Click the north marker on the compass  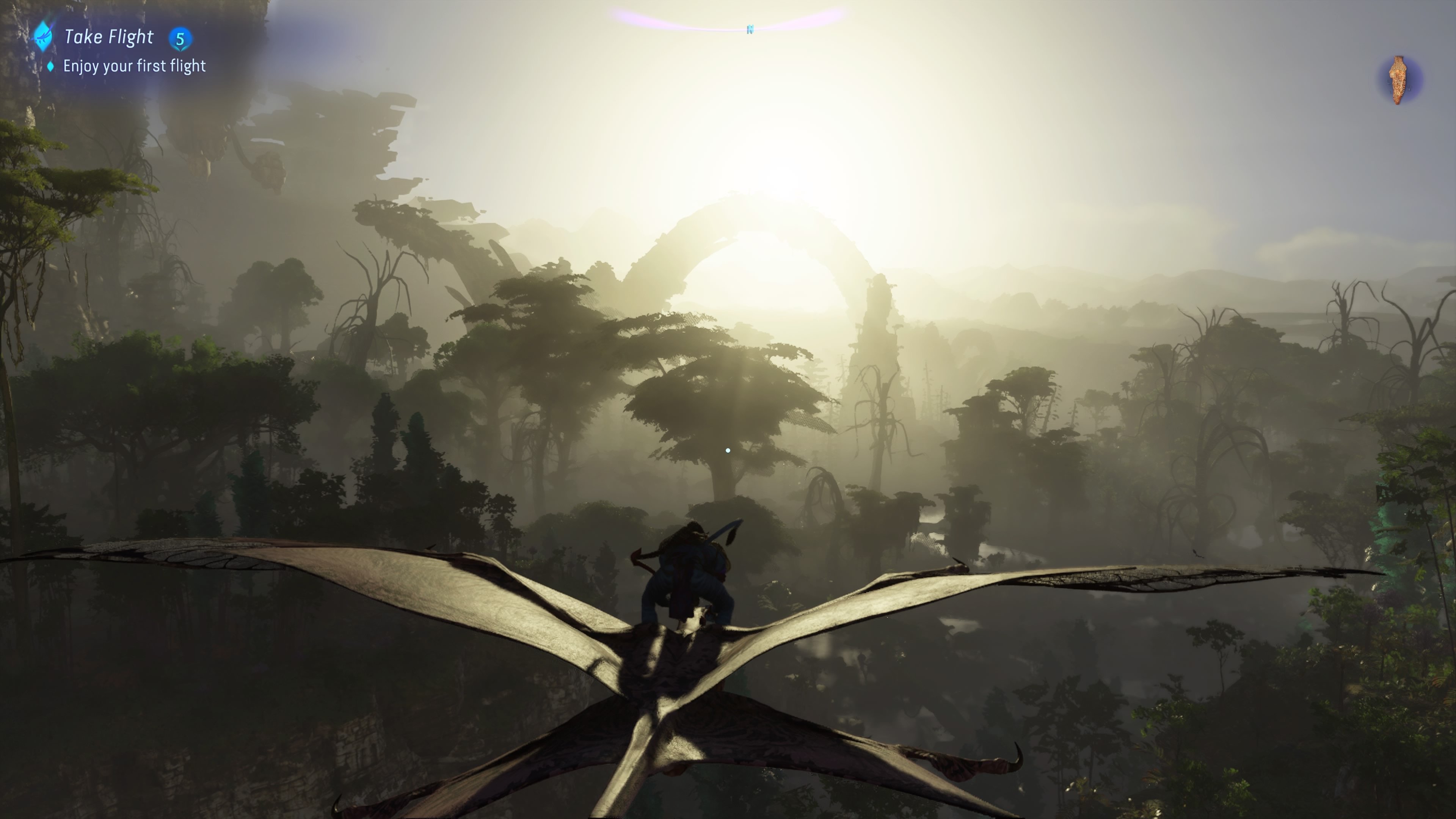pos(750,30)
